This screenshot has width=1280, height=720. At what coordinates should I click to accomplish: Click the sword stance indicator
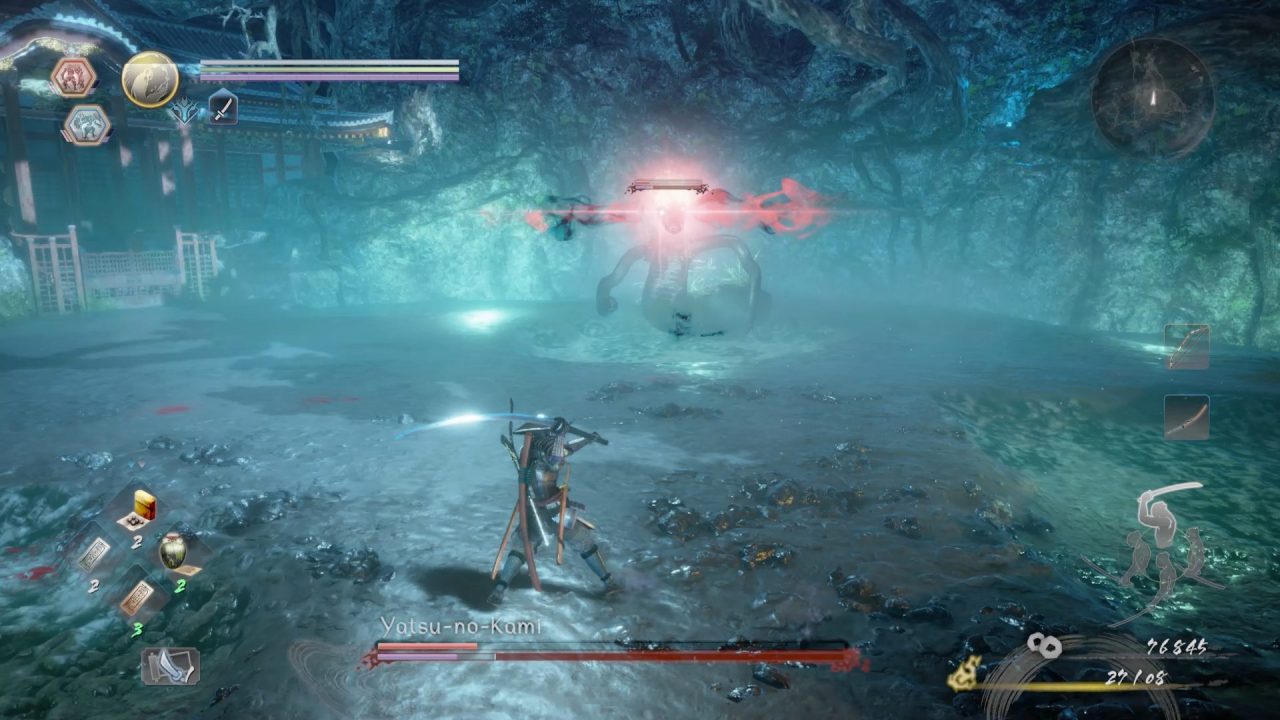pyautogui.click(x=1164, y=543)
